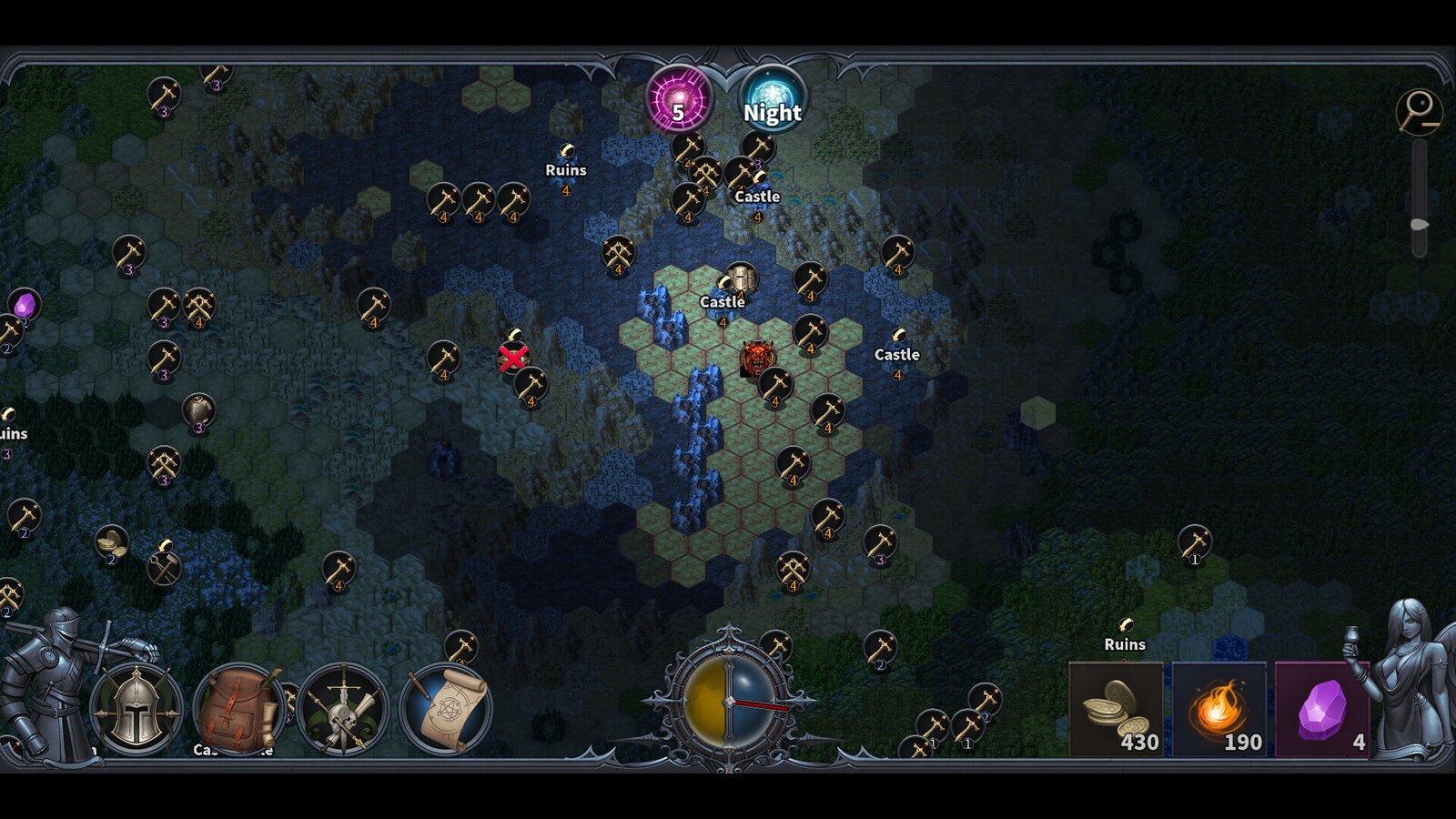Screen dimensions: 1456x819
Task: Select the red X marker on the map
Action: tap(514, 358)
